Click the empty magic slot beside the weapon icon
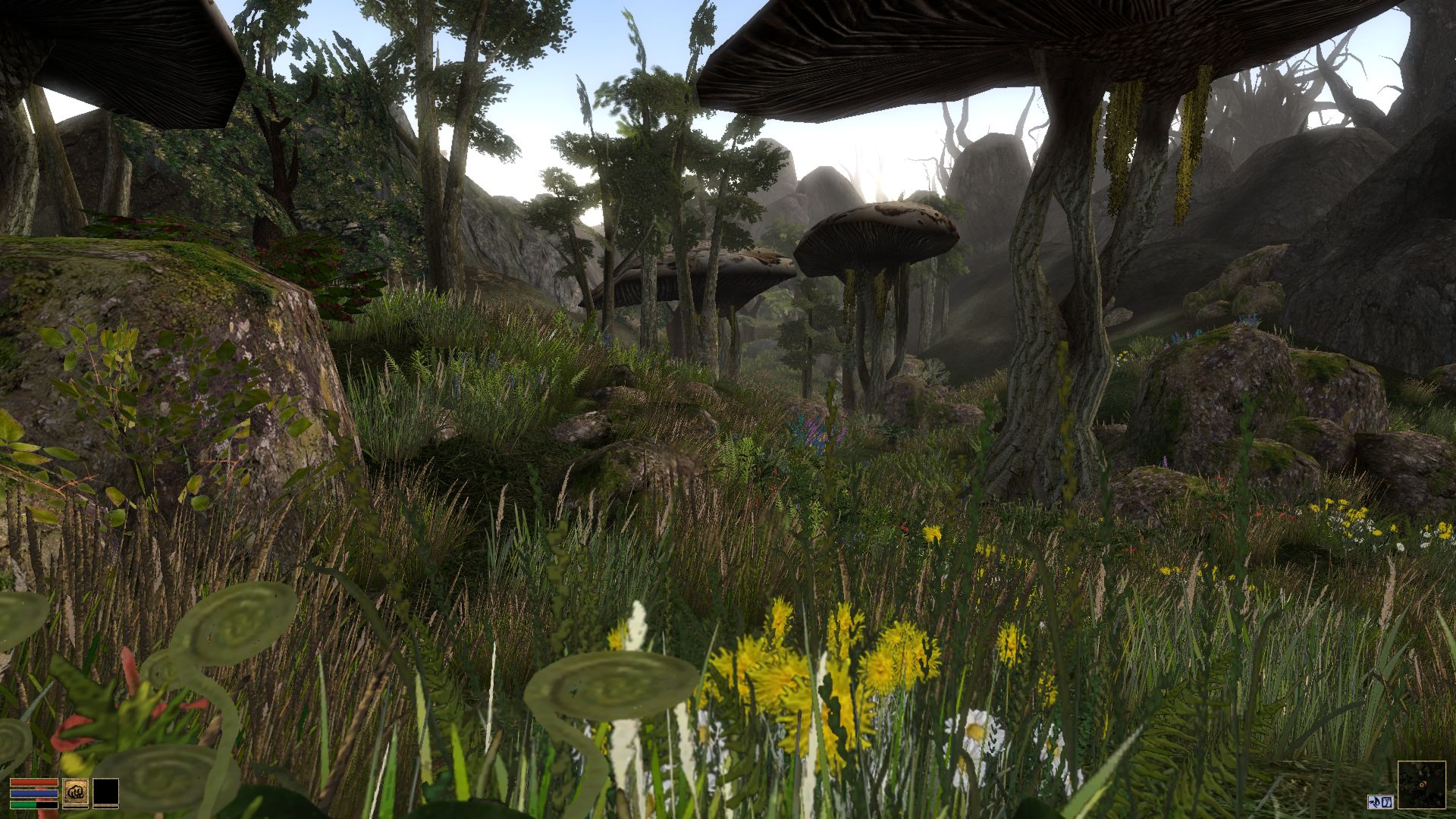Screen dimensions: 1456x819 coord(106,792)
